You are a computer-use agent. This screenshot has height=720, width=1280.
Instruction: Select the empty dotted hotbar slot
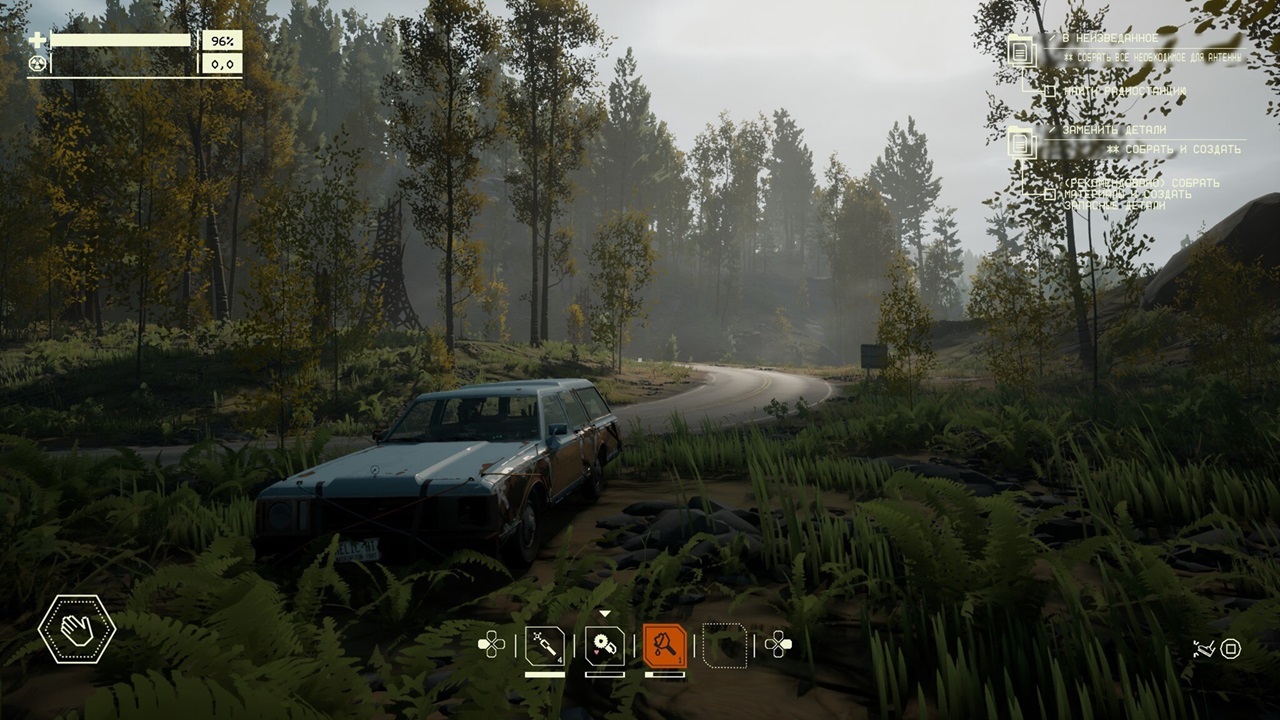coord(725,645)
